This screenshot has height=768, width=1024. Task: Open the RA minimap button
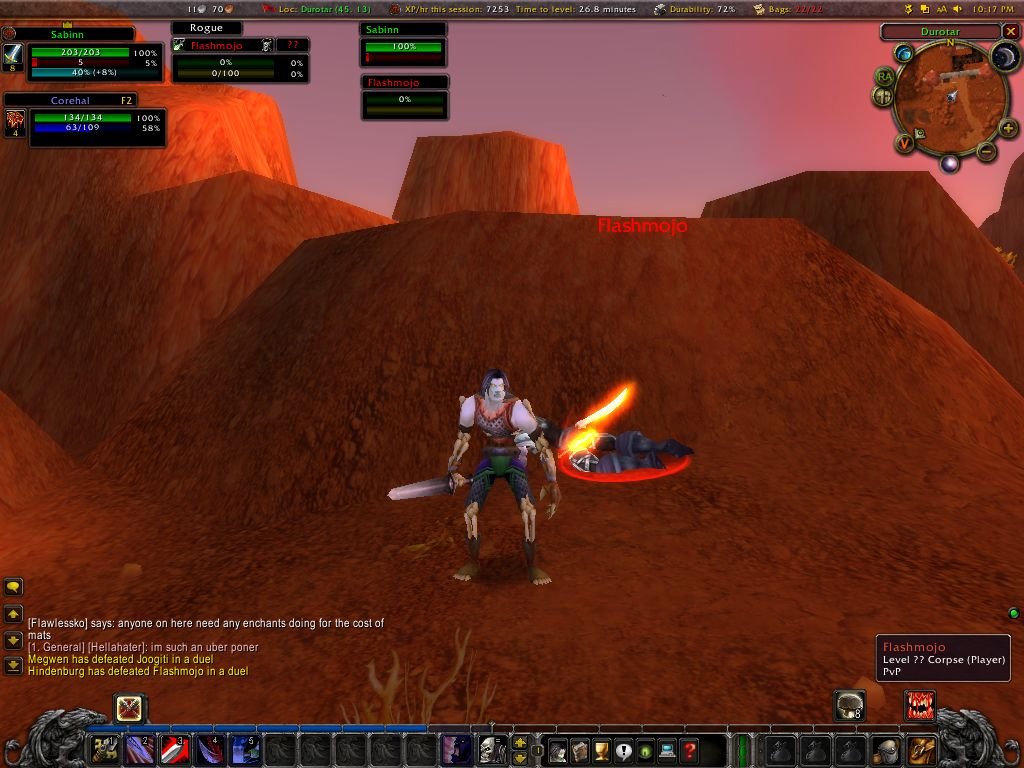point(884,76)
